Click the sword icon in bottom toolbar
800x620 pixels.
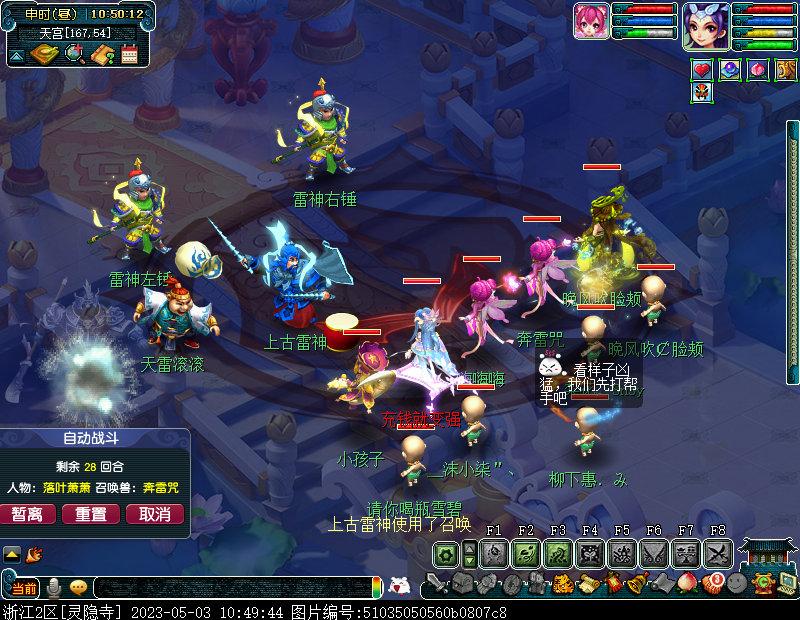[435, 584]
